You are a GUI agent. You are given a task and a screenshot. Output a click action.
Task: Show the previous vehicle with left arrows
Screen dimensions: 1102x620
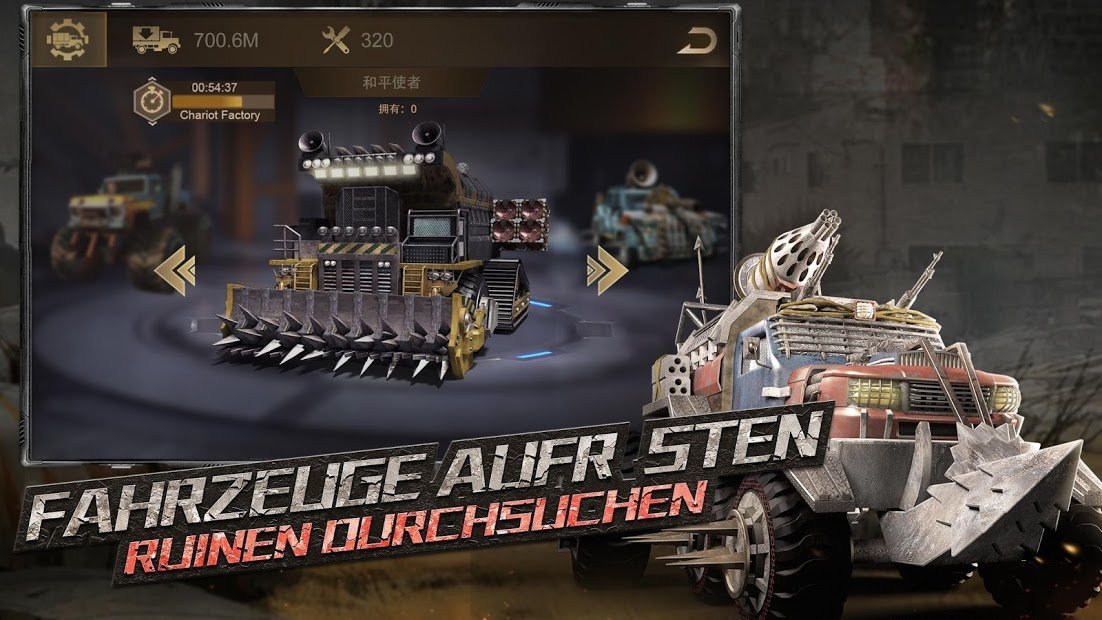(x=175, y=271)
